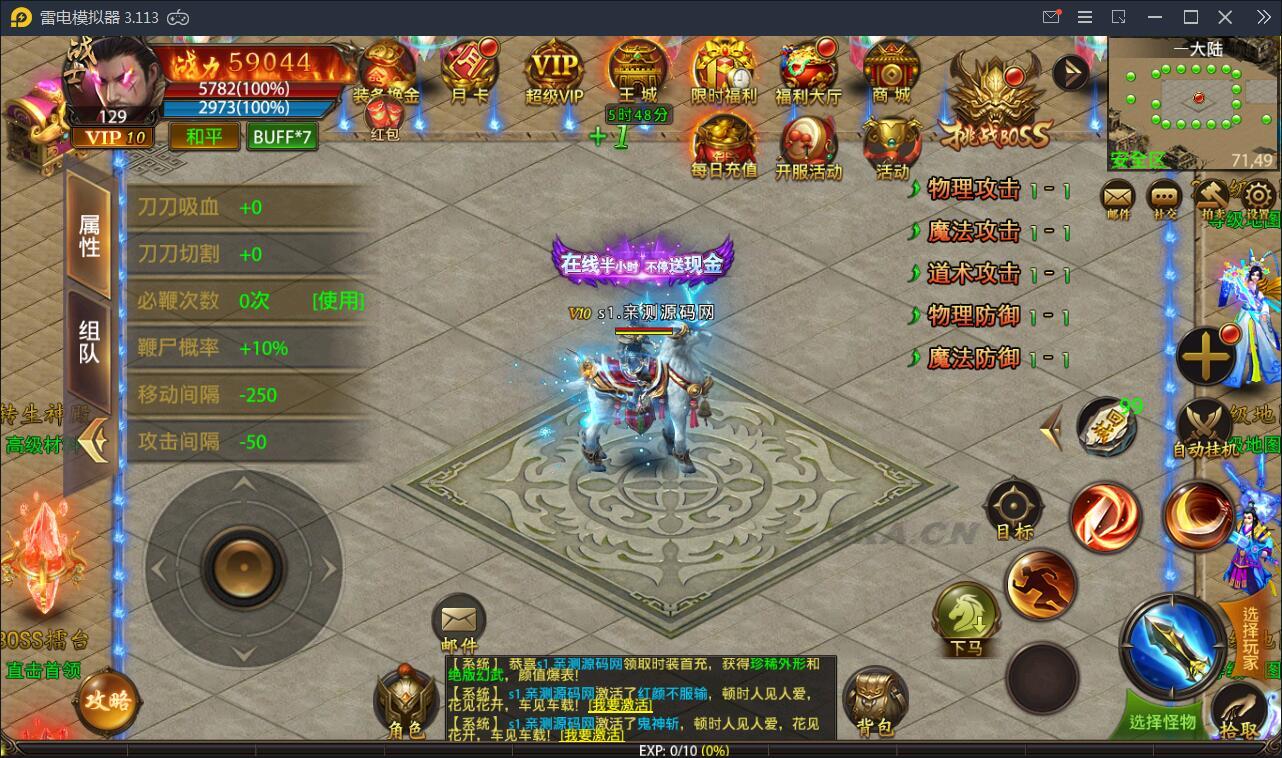Viewport: 1282px width, 758px height.
Task: Open the BUFF*7 list
Action: pyautogui.click(x=283, y=136)
